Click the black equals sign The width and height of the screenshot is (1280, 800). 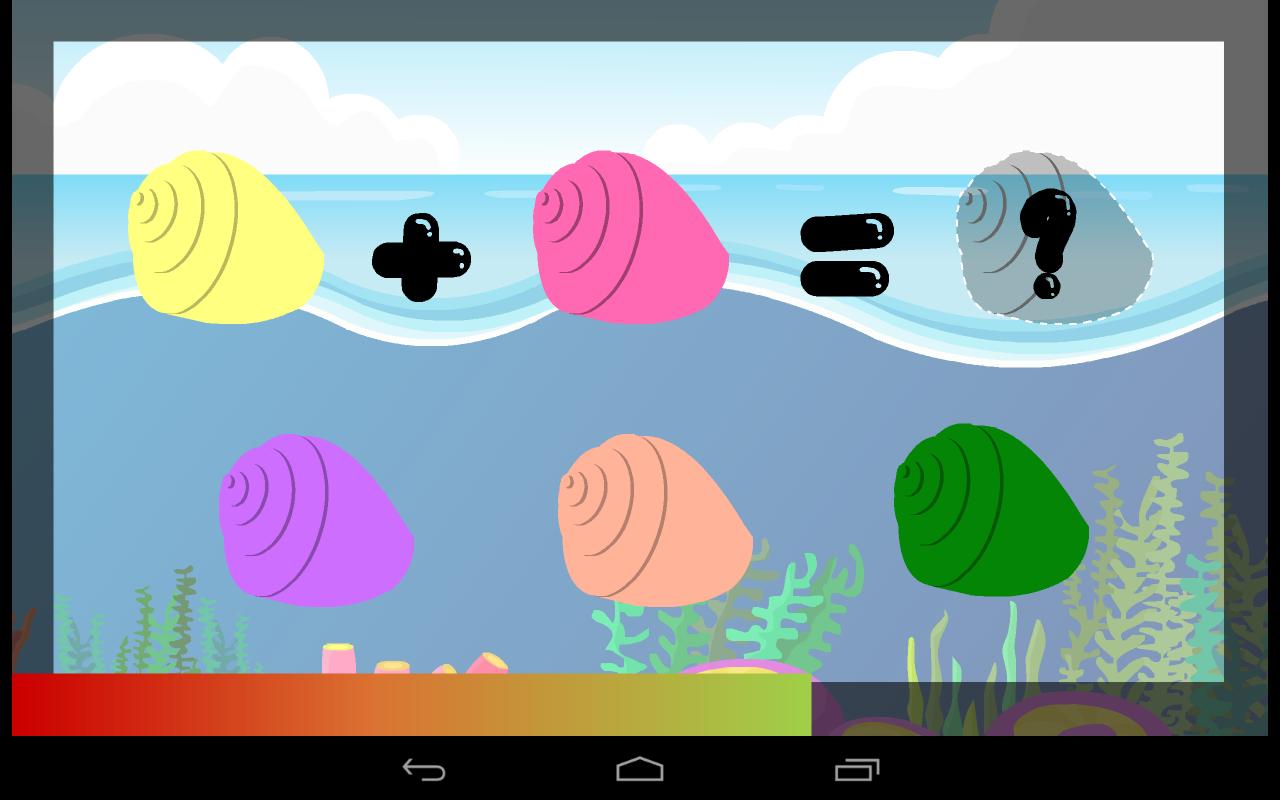pyautogui.click(x=846, y=254)
